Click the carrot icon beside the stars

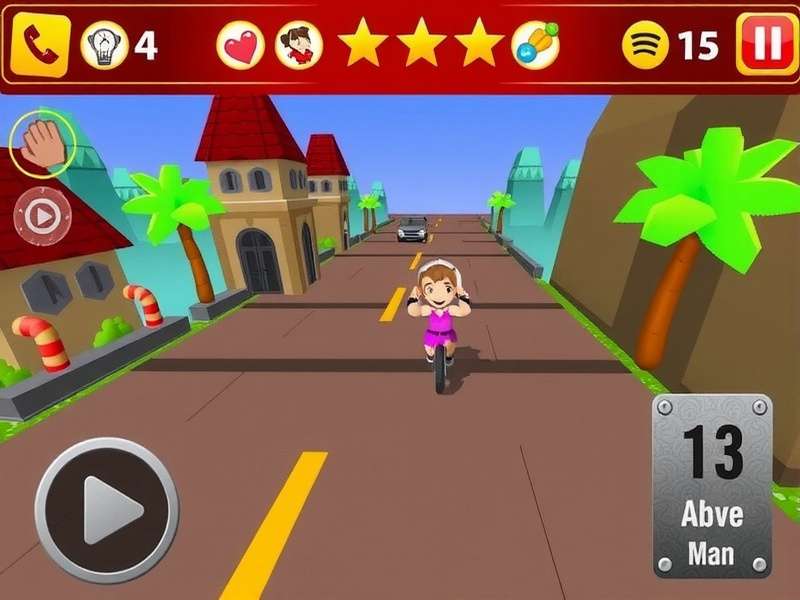coord(537,45)
